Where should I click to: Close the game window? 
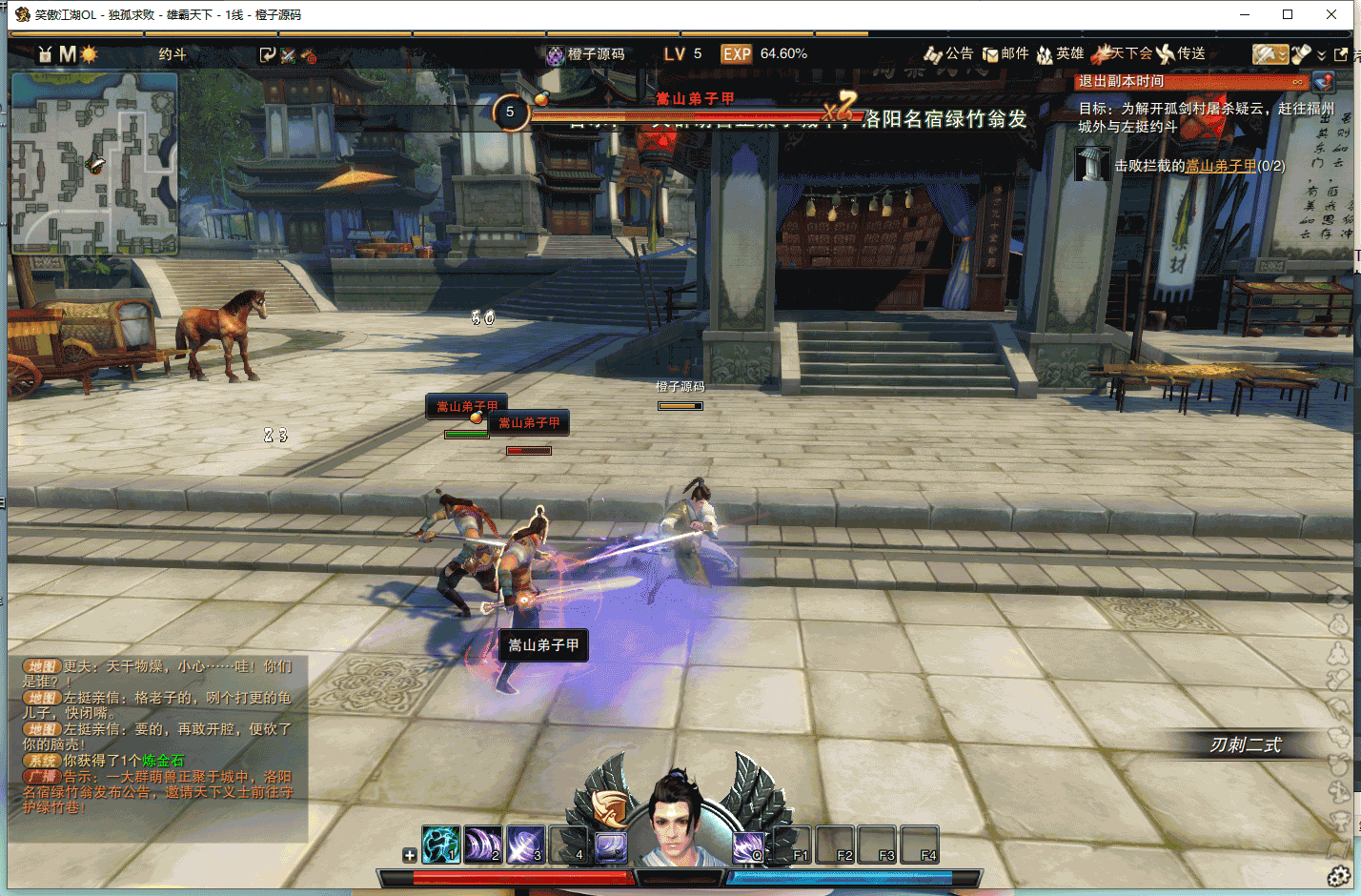coord(1331,14)
